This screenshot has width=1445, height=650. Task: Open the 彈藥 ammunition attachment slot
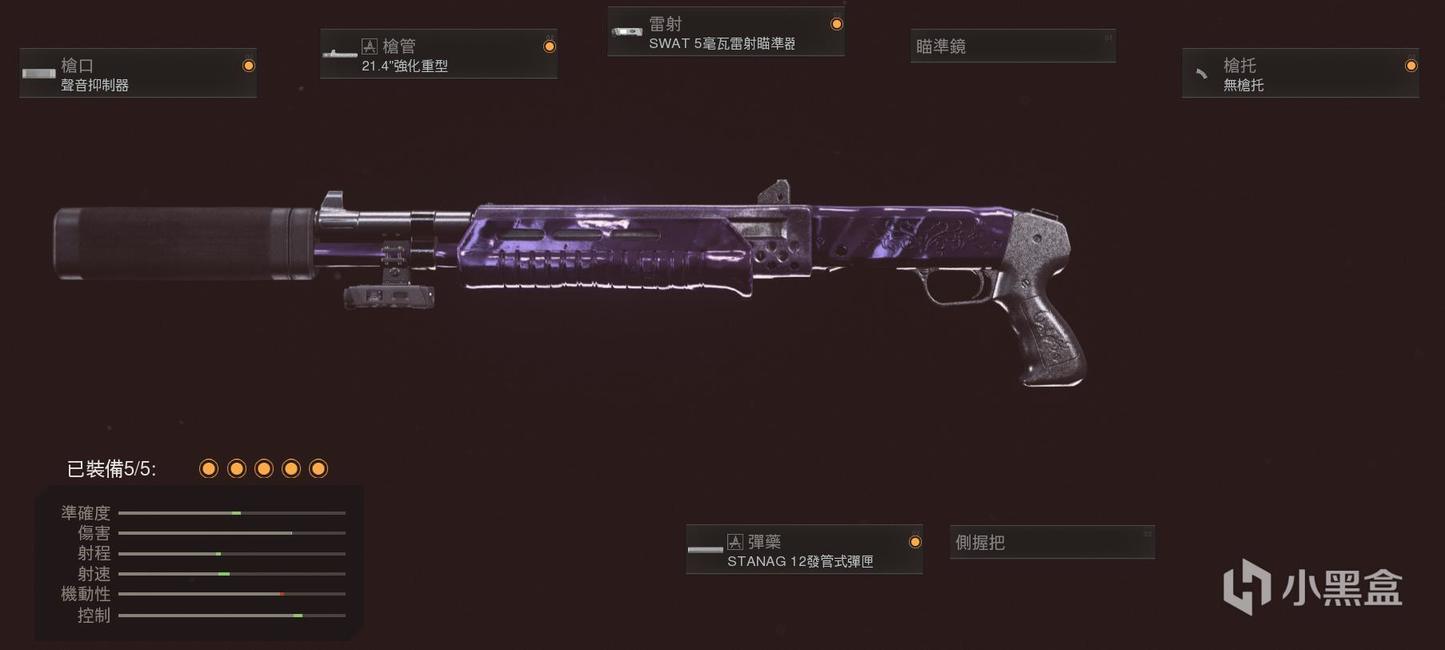804,550
